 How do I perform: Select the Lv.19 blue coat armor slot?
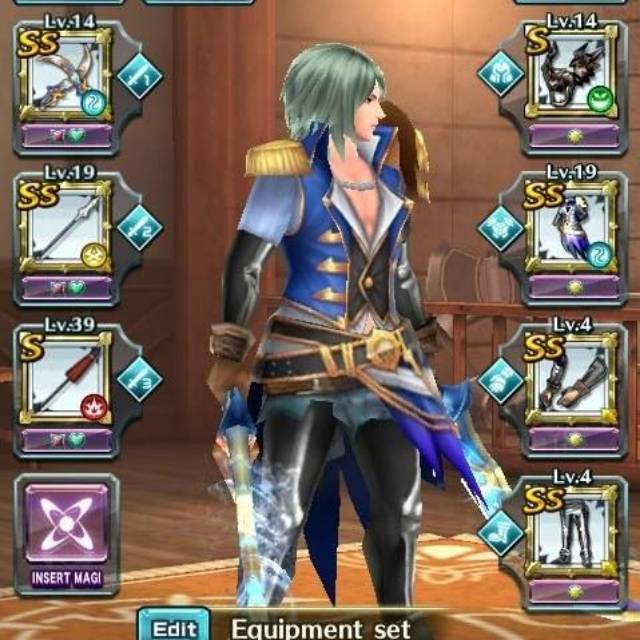(x=573, y=233)
